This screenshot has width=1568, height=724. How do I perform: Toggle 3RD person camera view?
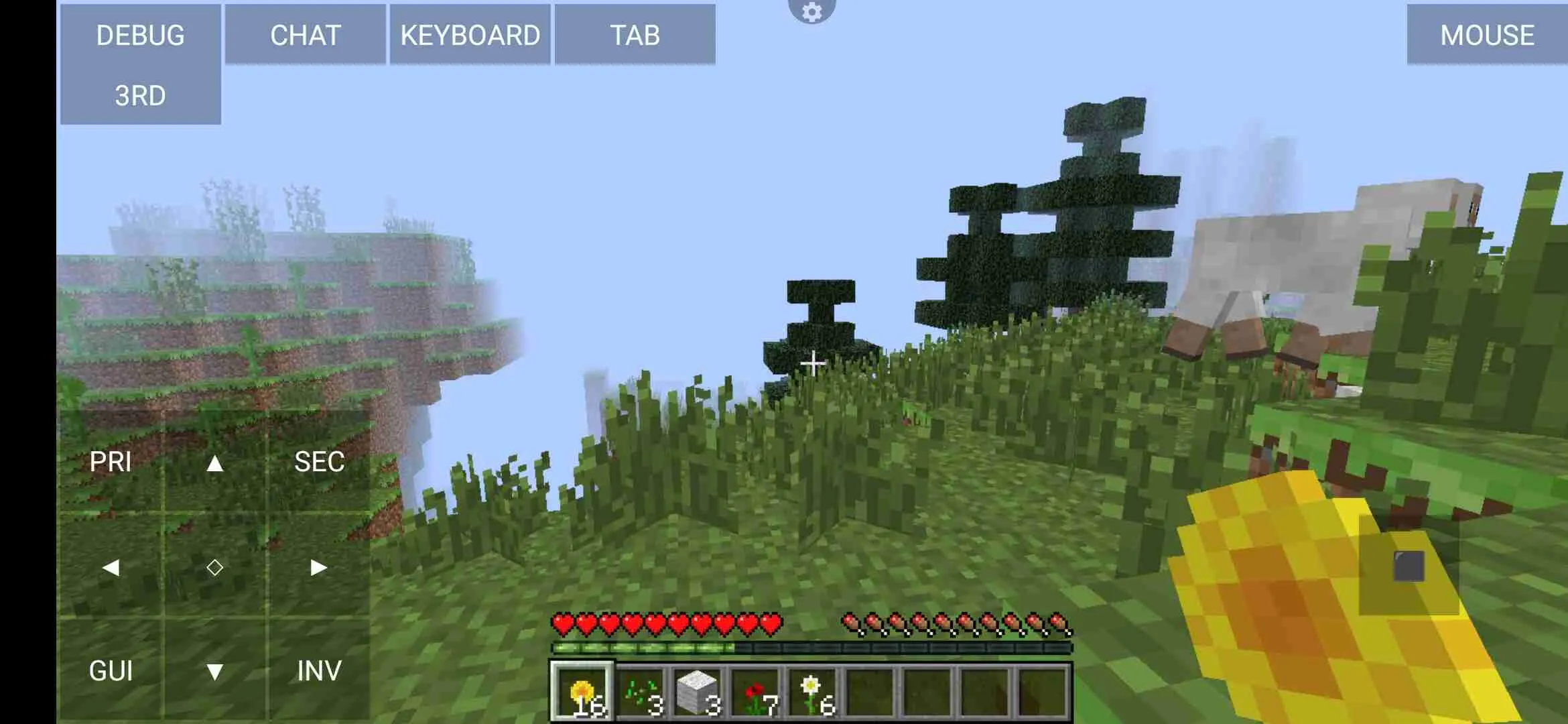click(x=139, y=95)
